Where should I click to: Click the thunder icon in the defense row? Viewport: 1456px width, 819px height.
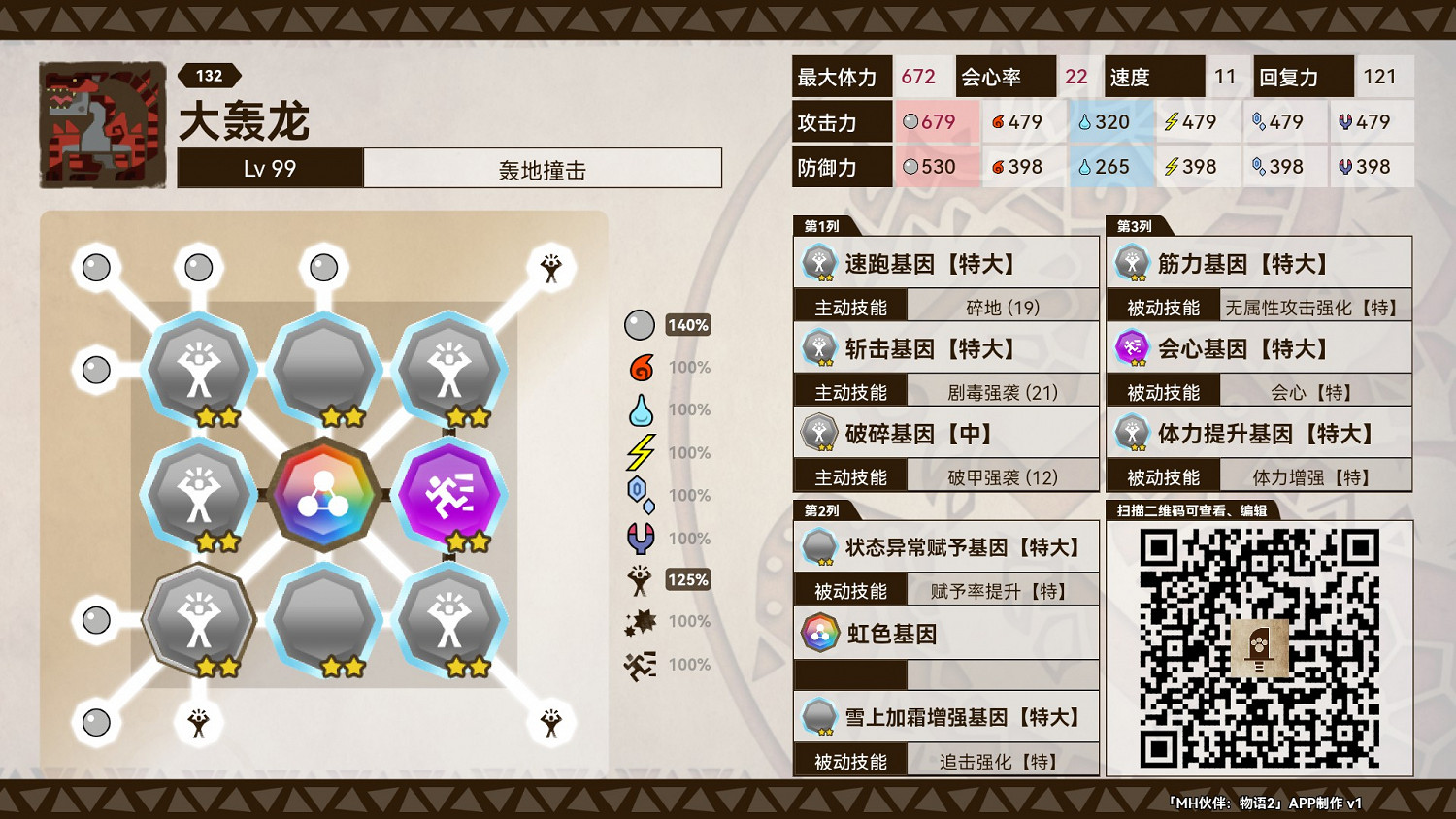(1172, 166)
